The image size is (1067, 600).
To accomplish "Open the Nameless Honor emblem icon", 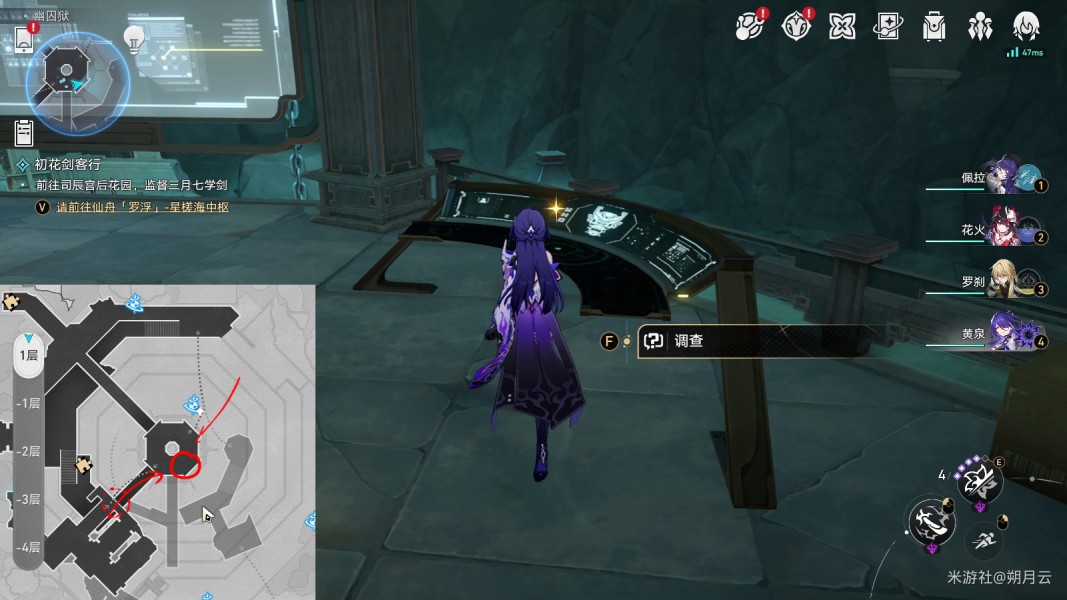I will [795, 26].
